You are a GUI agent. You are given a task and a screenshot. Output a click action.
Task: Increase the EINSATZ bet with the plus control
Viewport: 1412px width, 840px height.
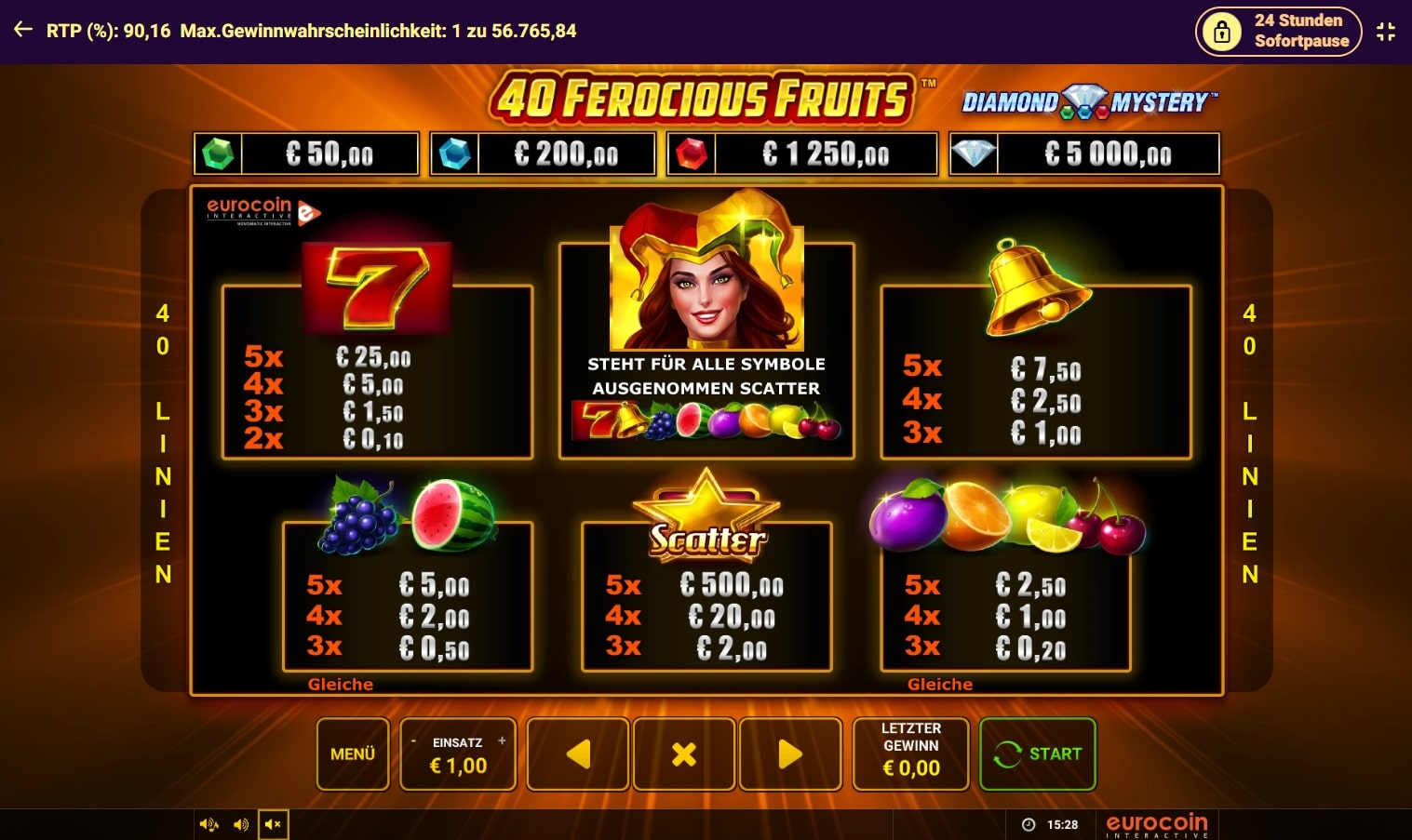[501, 741]
